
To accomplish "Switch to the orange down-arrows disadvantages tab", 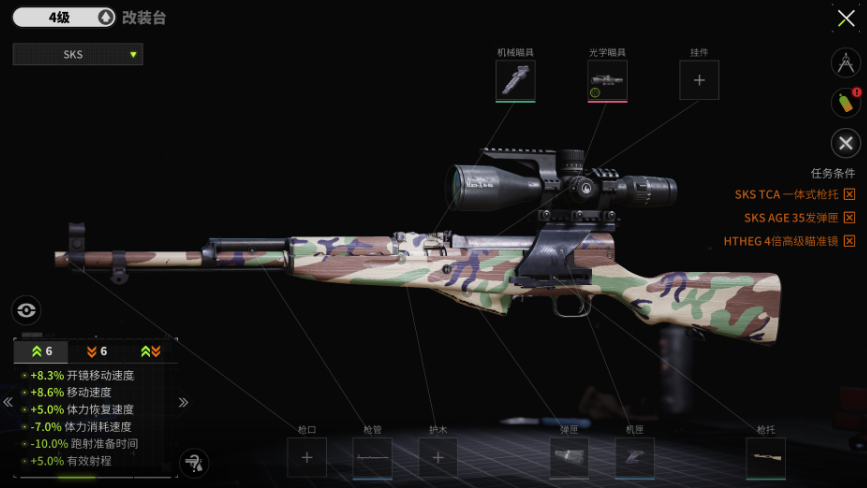I will coord(97,351).
